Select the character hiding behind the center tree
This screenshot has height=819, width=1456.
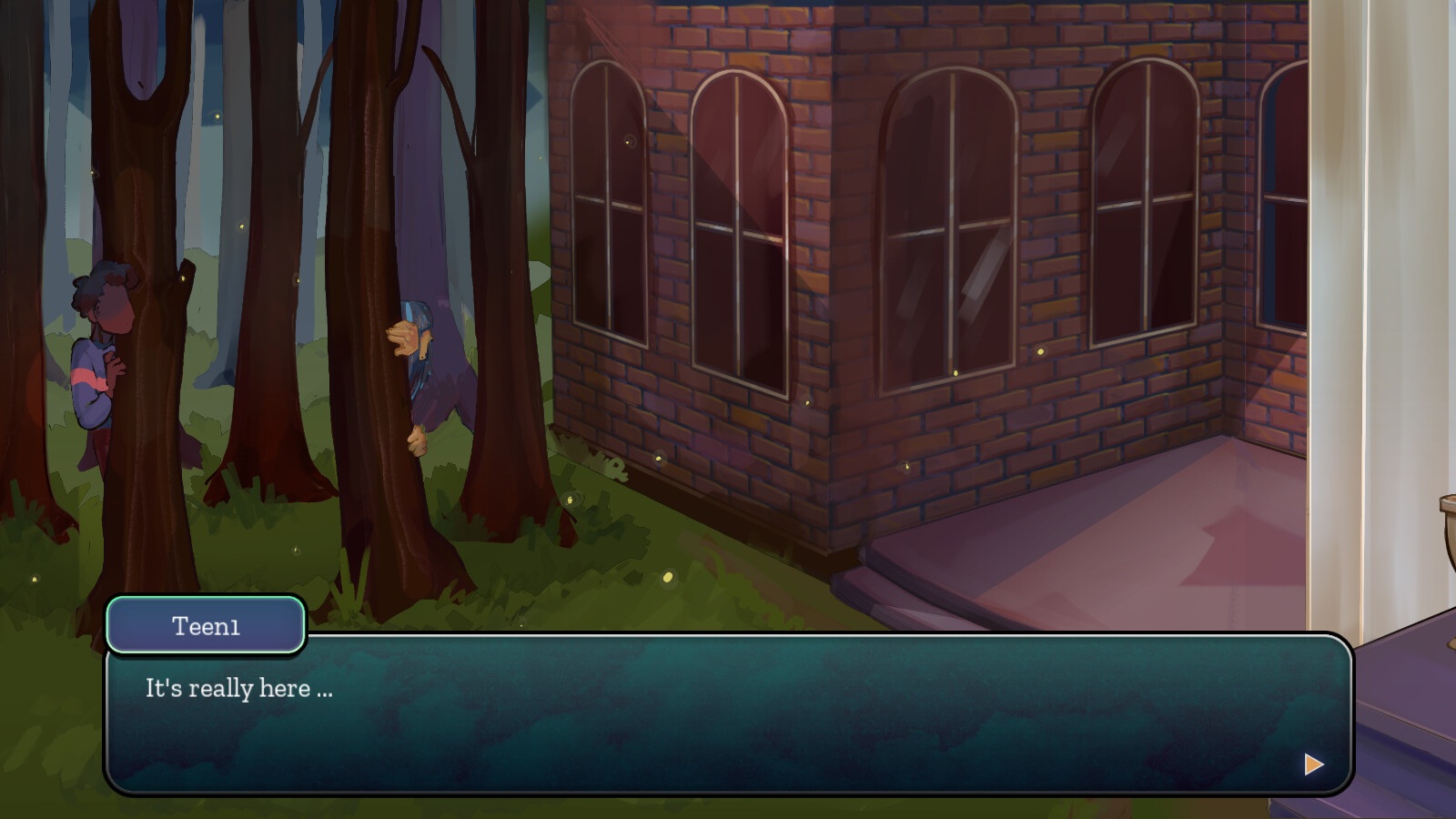(x=428, y=364)
